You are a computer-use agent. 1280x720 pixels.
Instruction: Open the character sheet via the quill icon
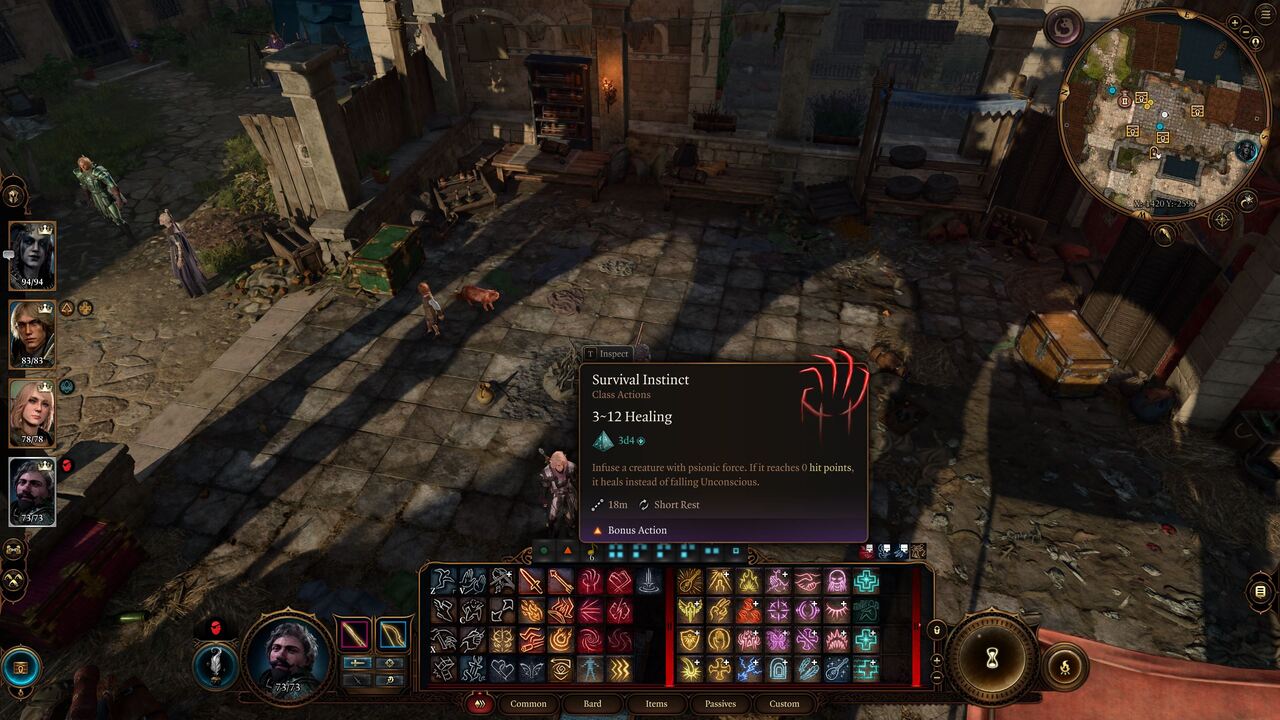[215, 665]
